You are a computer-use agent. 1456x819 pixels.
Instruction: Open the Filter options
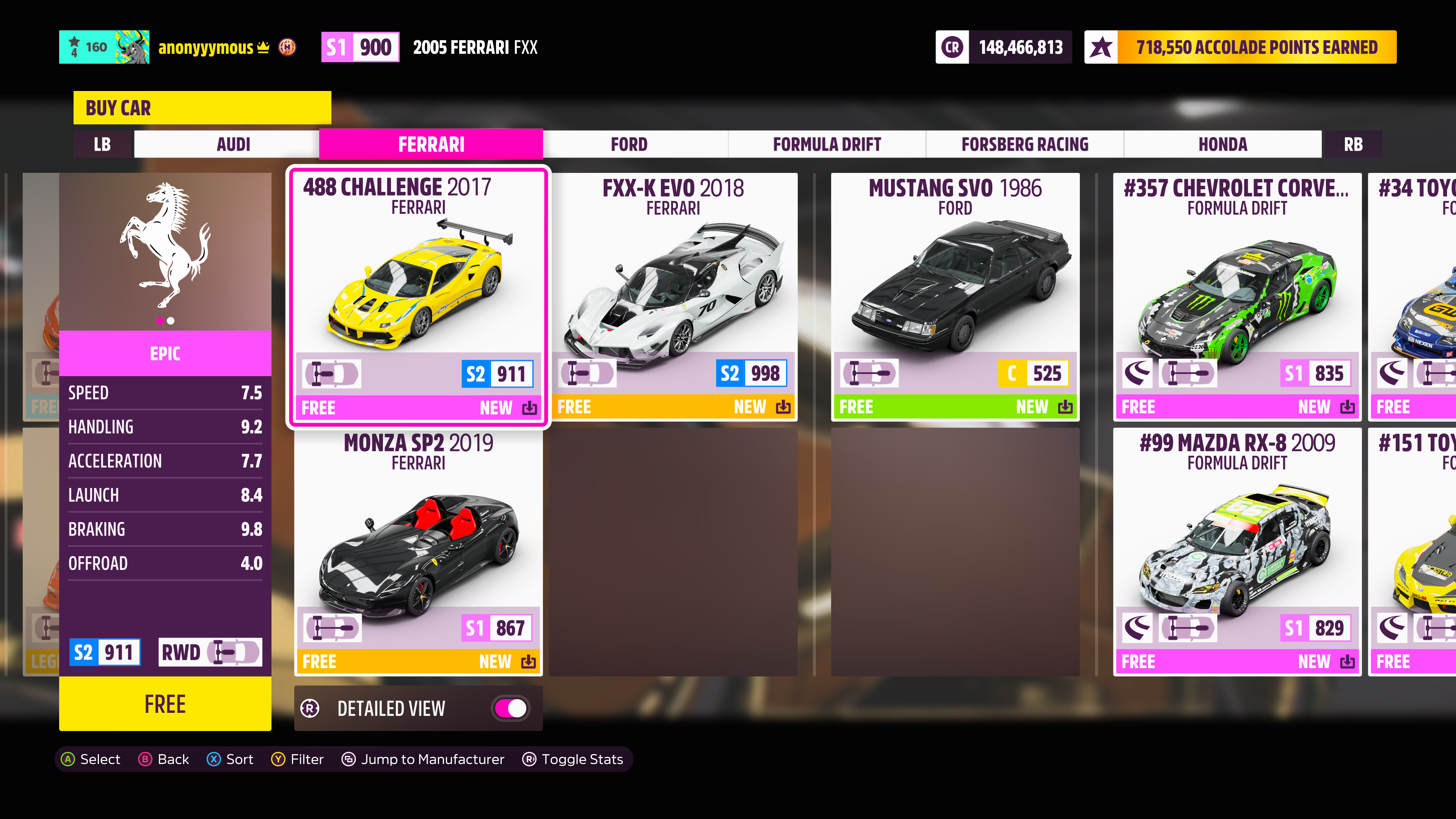(x=297, y=759)
